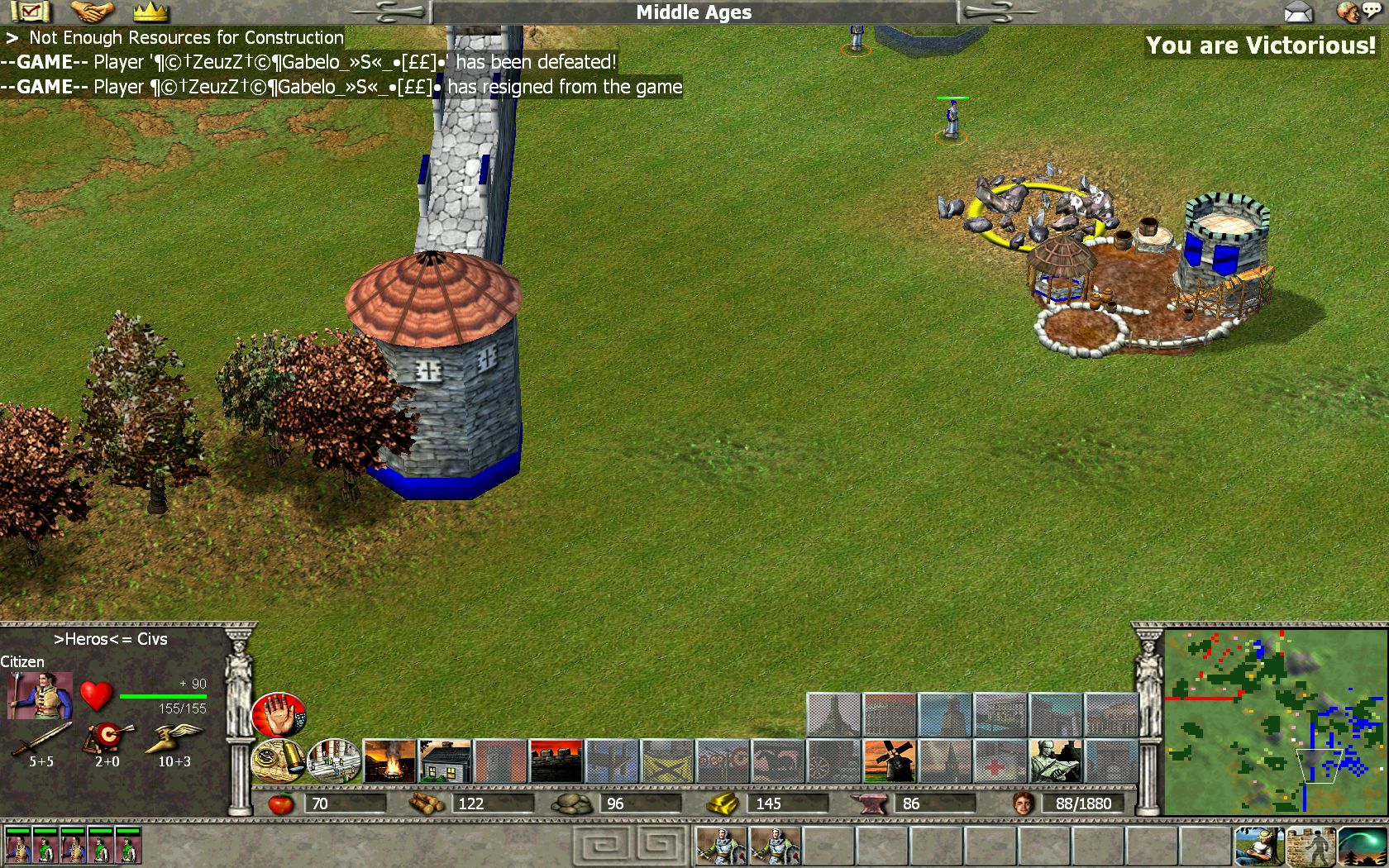The image size is (1389, 868).
Task: Find idle citizens with the resting worker icon
Action: coord(1258,846)
